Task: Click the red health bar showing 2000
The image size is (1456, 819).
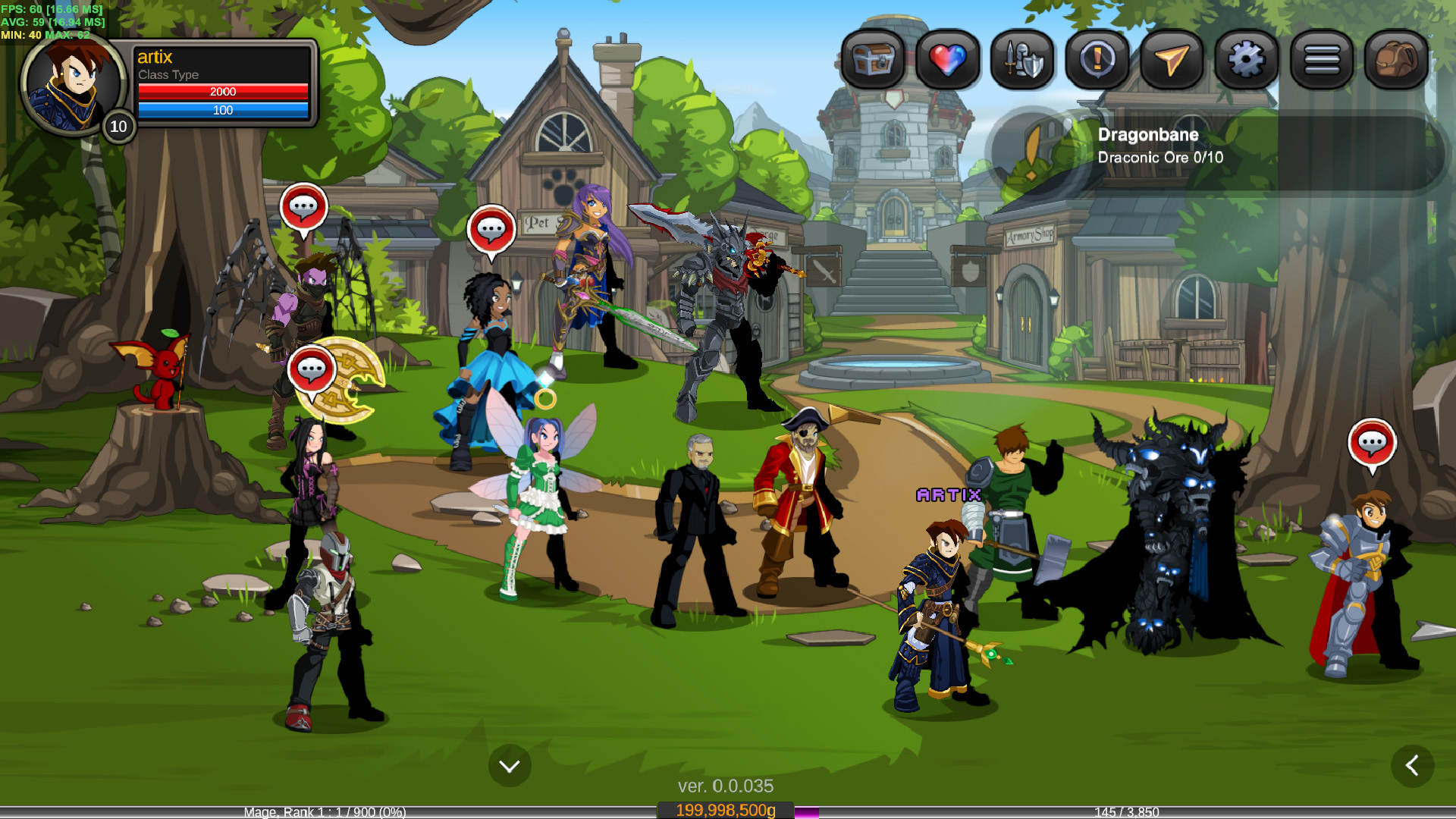Action: tap(224, 92)
